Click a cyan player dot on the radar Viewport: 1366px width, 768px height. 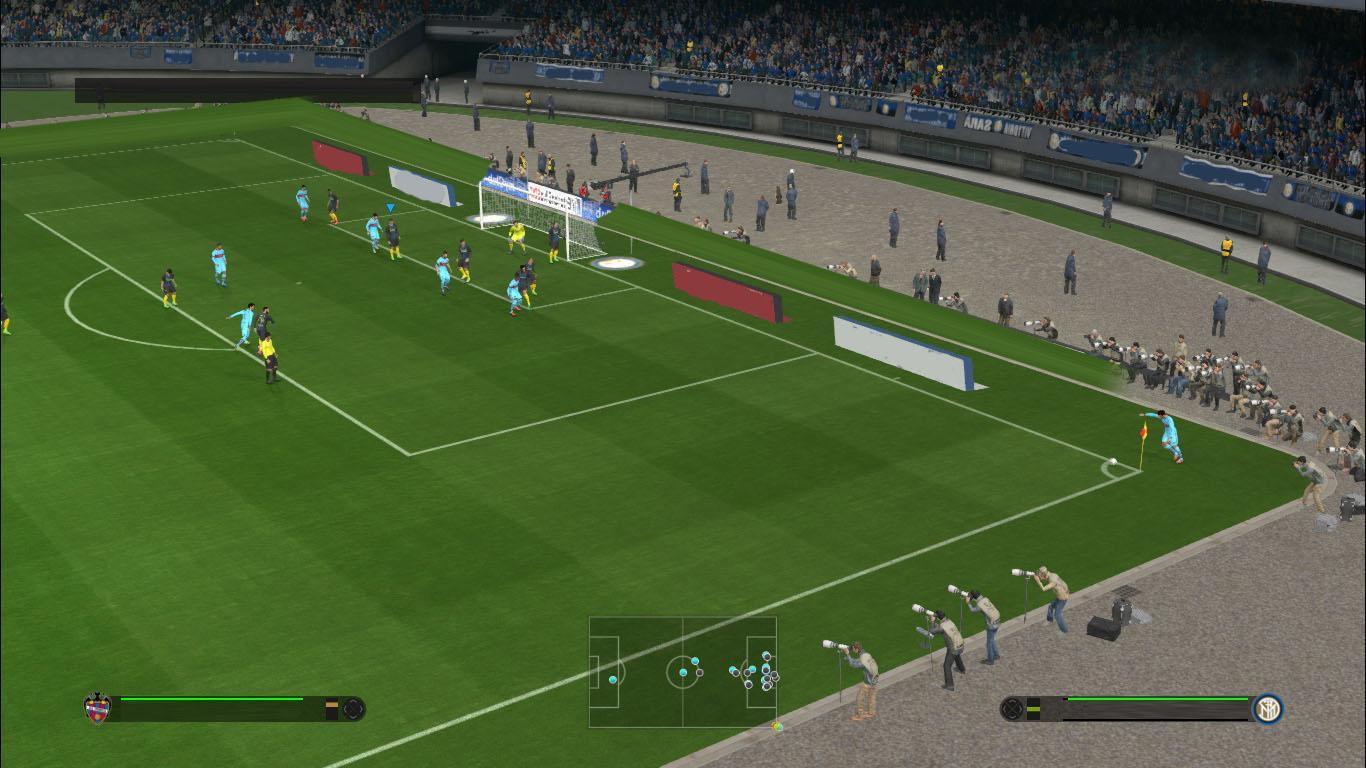[x=613, y=680]
